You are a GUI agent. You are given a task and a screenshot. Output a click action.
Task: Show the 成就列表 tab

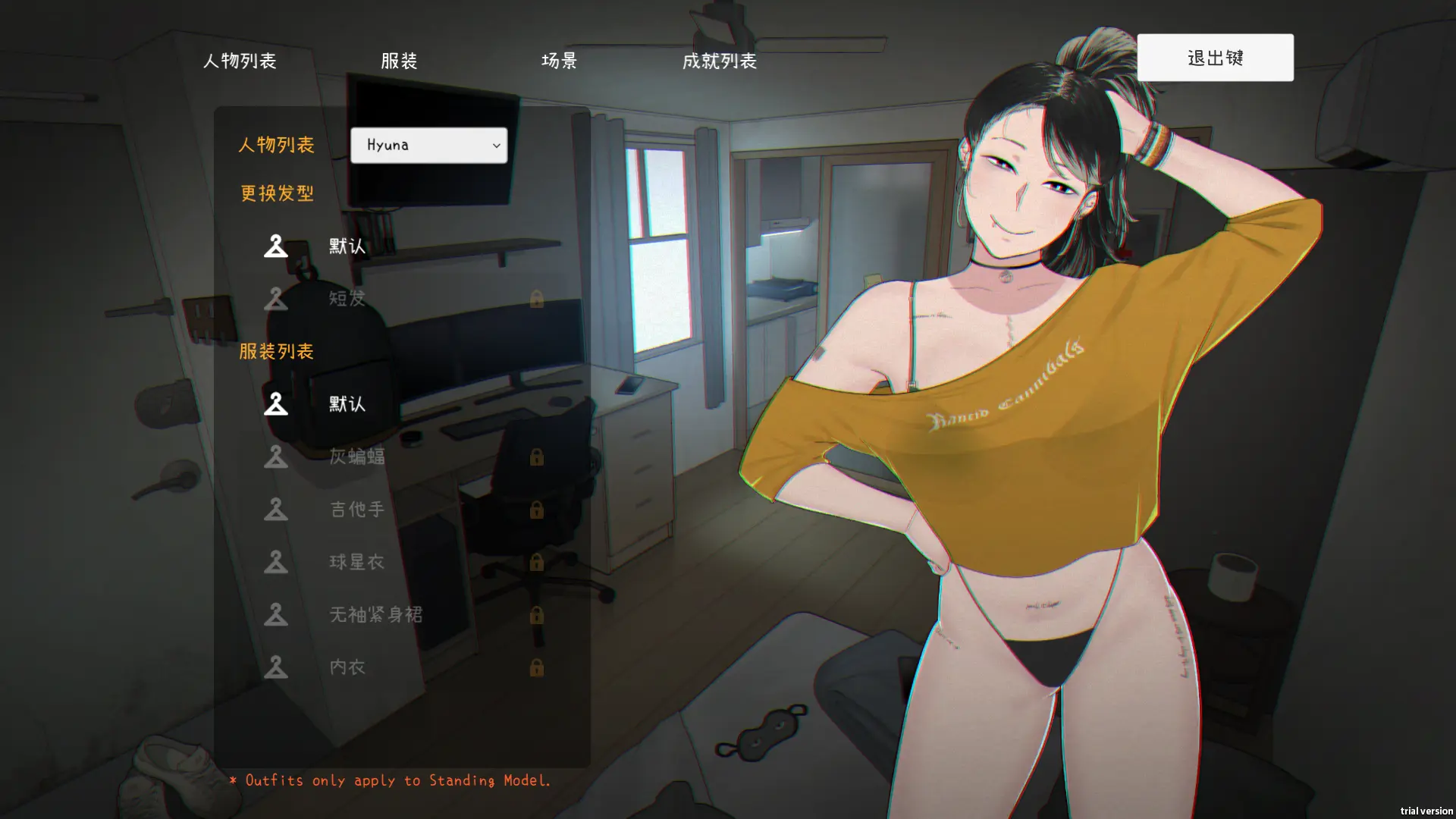click(719, 61)
